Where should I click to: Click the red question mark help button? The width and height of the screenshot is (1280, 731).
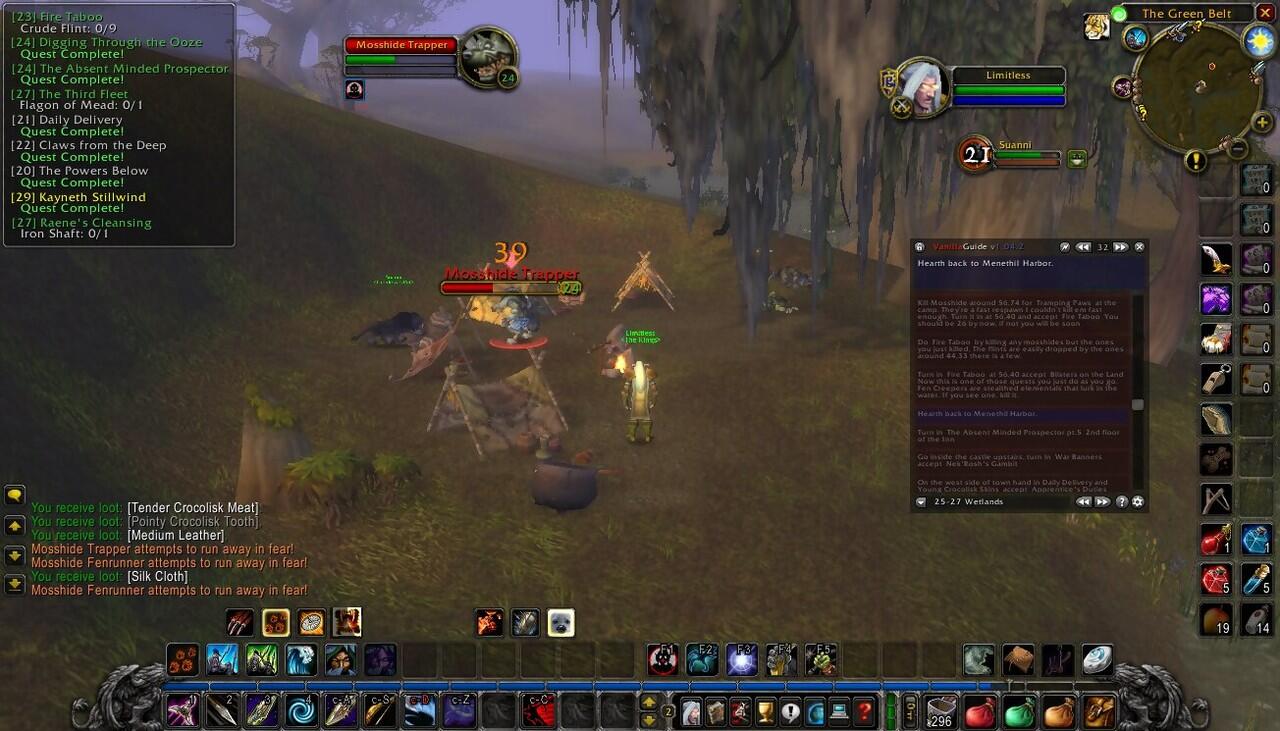pyautogui.click(x=864, y=711)
